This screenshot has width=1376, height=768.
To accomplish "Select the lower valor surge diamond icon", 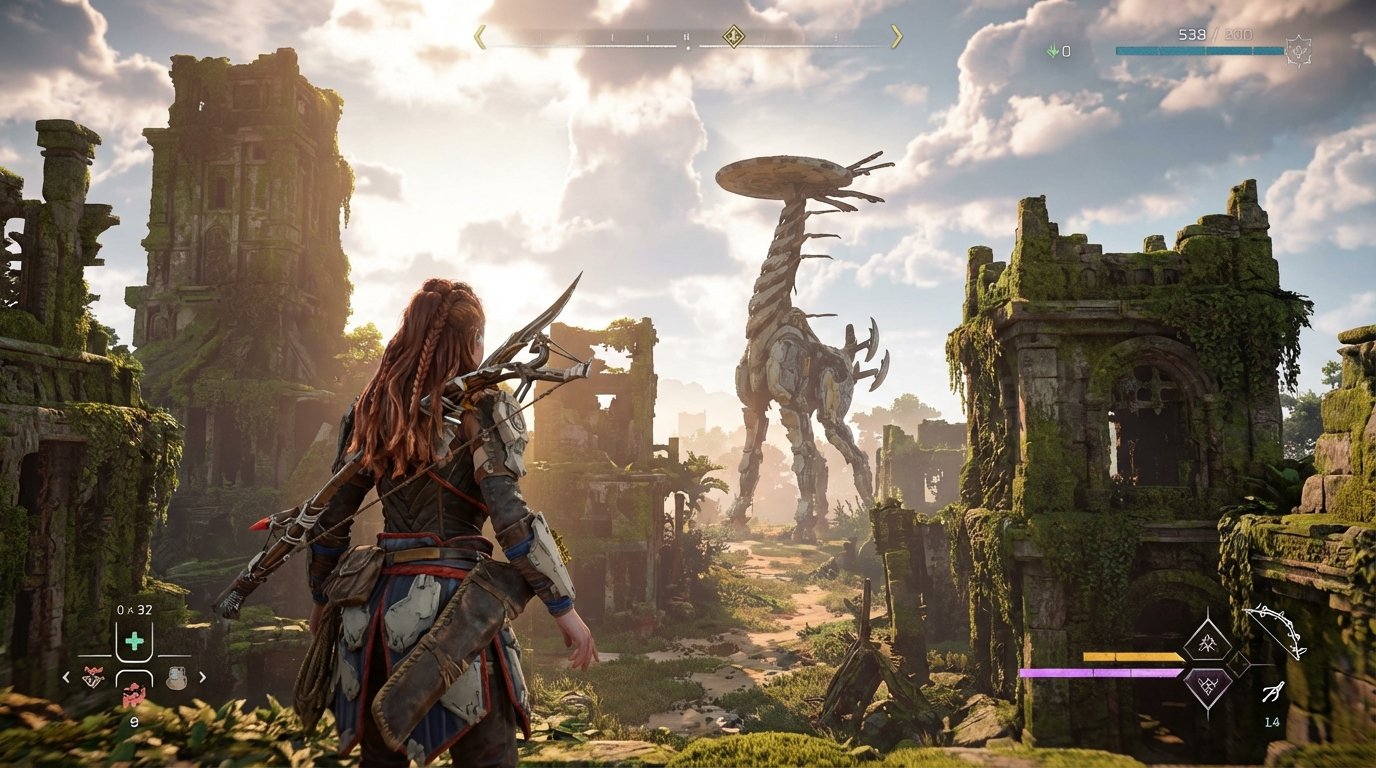I will [1209, 686].
